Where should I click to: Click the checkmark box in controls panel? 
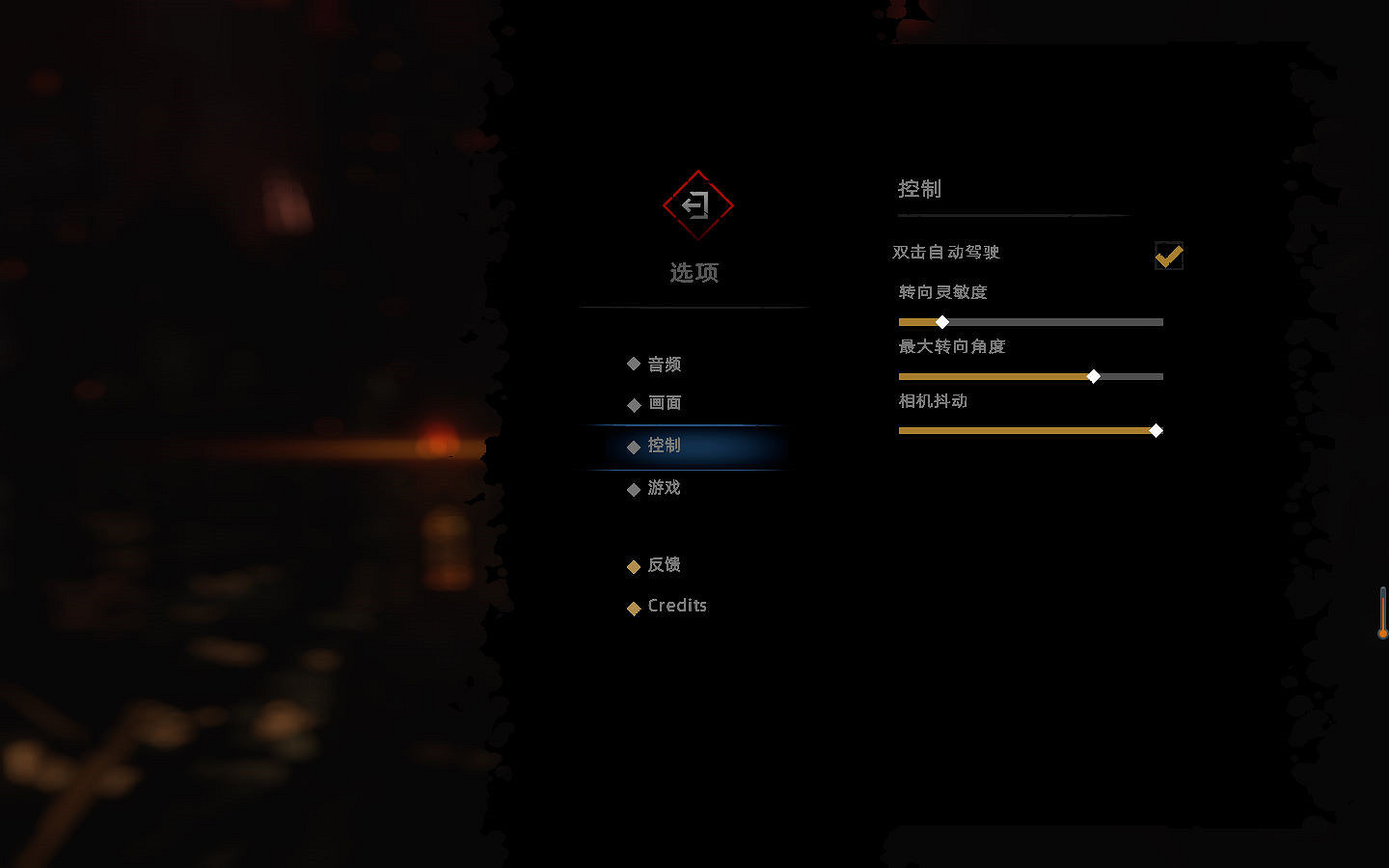pos(1169,256)
